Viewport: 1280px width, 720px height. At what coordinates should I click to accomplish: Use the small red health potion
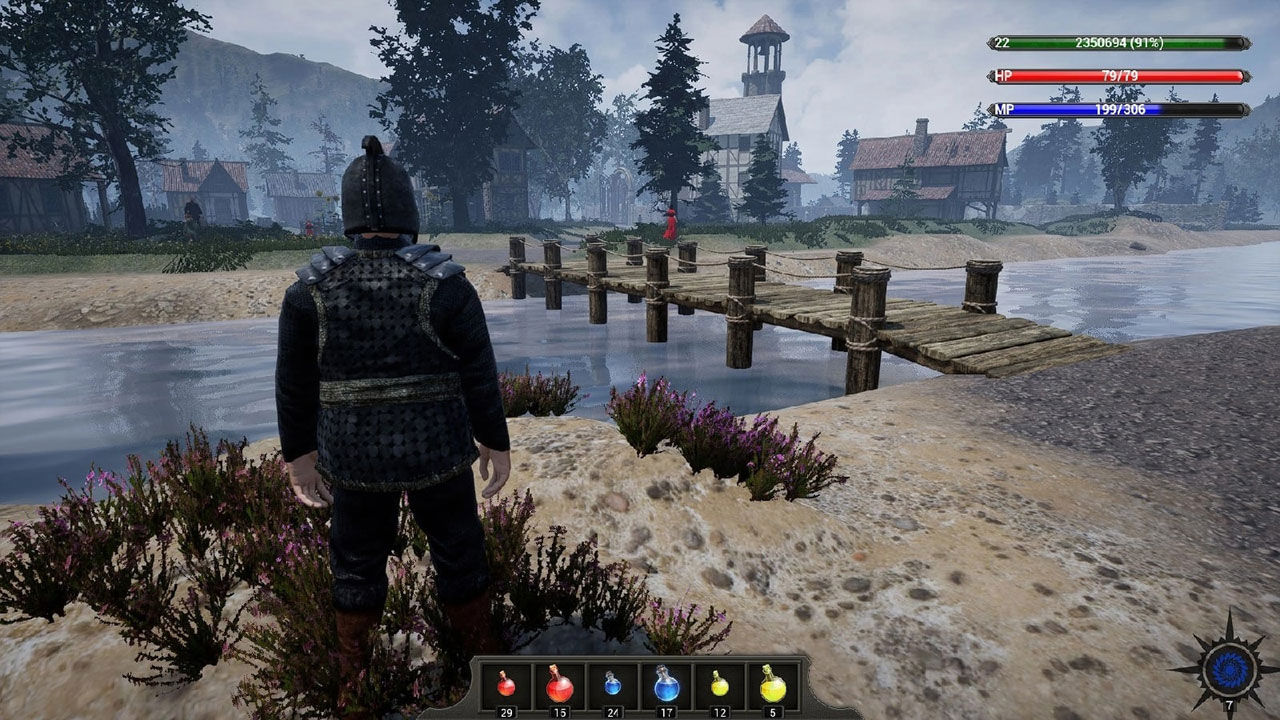tap(506, 684)
